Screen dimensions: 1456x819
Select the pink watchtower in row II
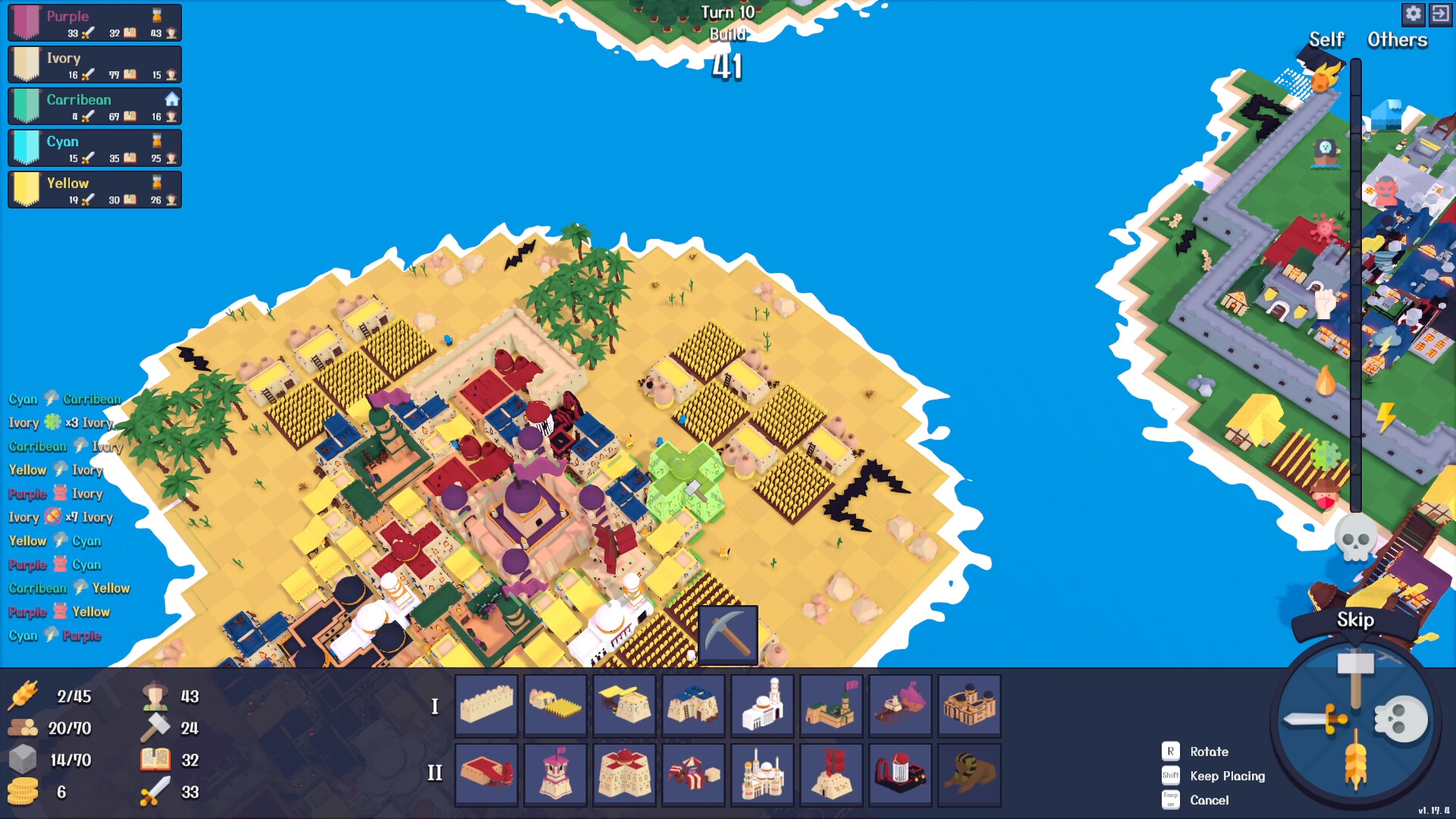[x=555, y=775]
